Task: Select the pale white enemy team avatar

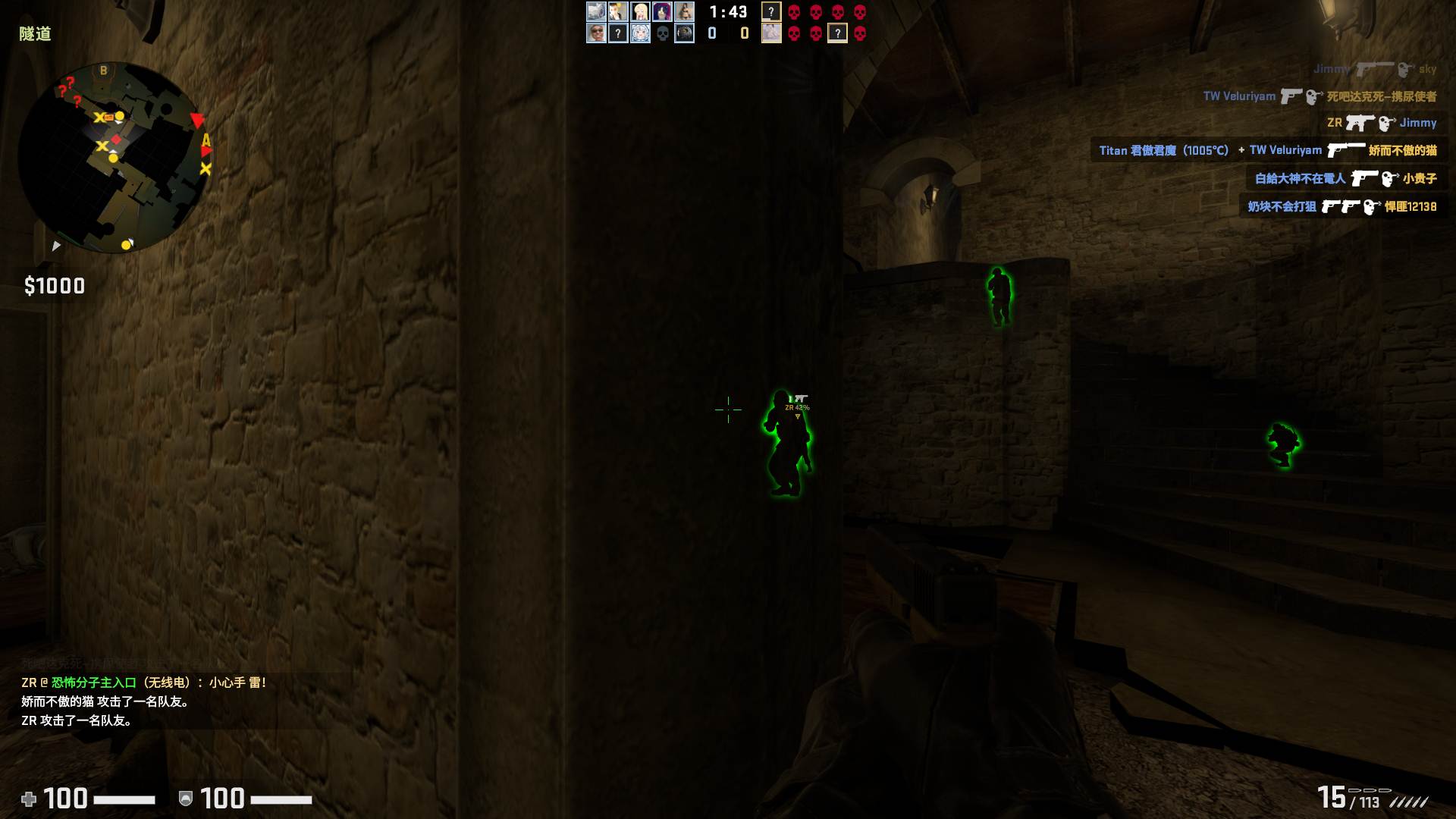Action: [771, 33]
